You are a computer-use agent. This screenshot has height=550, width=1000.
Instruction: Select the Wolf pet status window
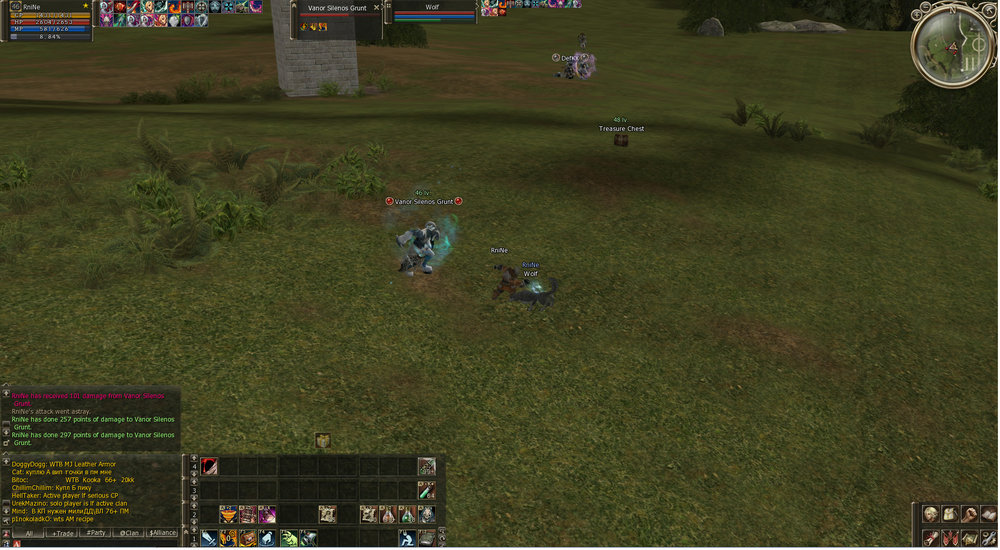tap(432, 12)
